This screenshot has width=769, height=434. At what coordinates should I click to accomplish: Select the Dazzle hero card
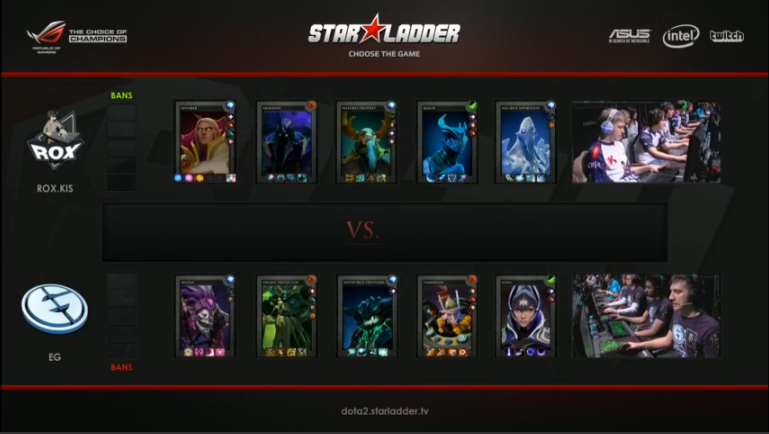[206, 316]
